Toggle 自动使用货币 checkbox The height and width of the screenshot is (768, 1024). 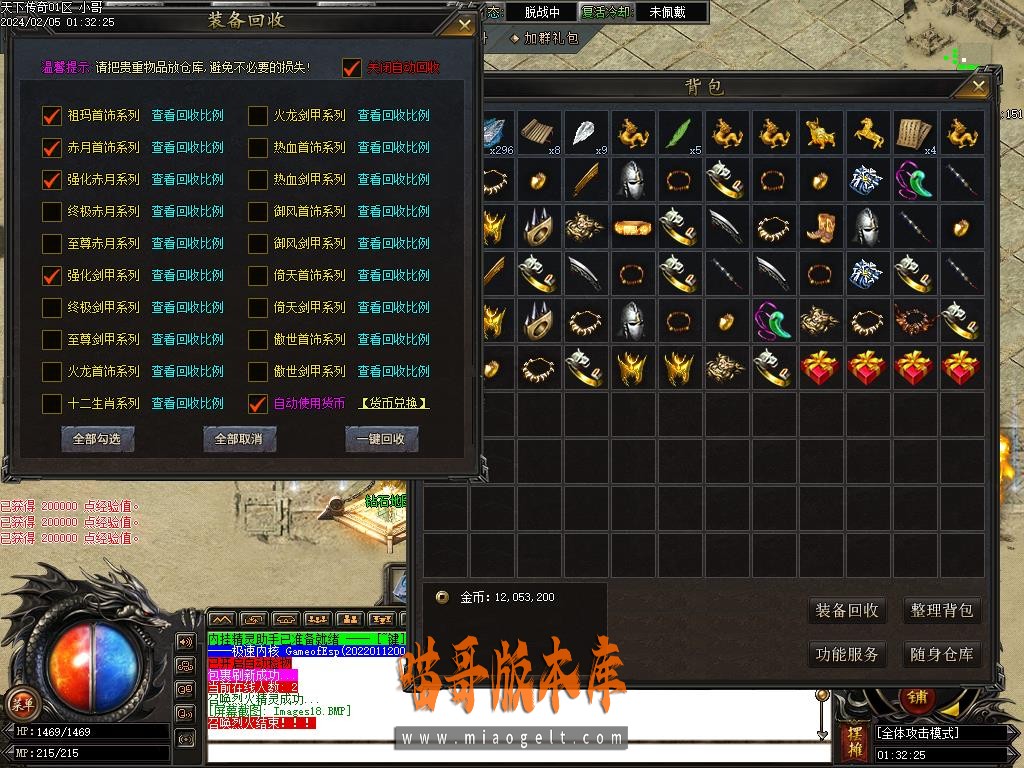258,404
